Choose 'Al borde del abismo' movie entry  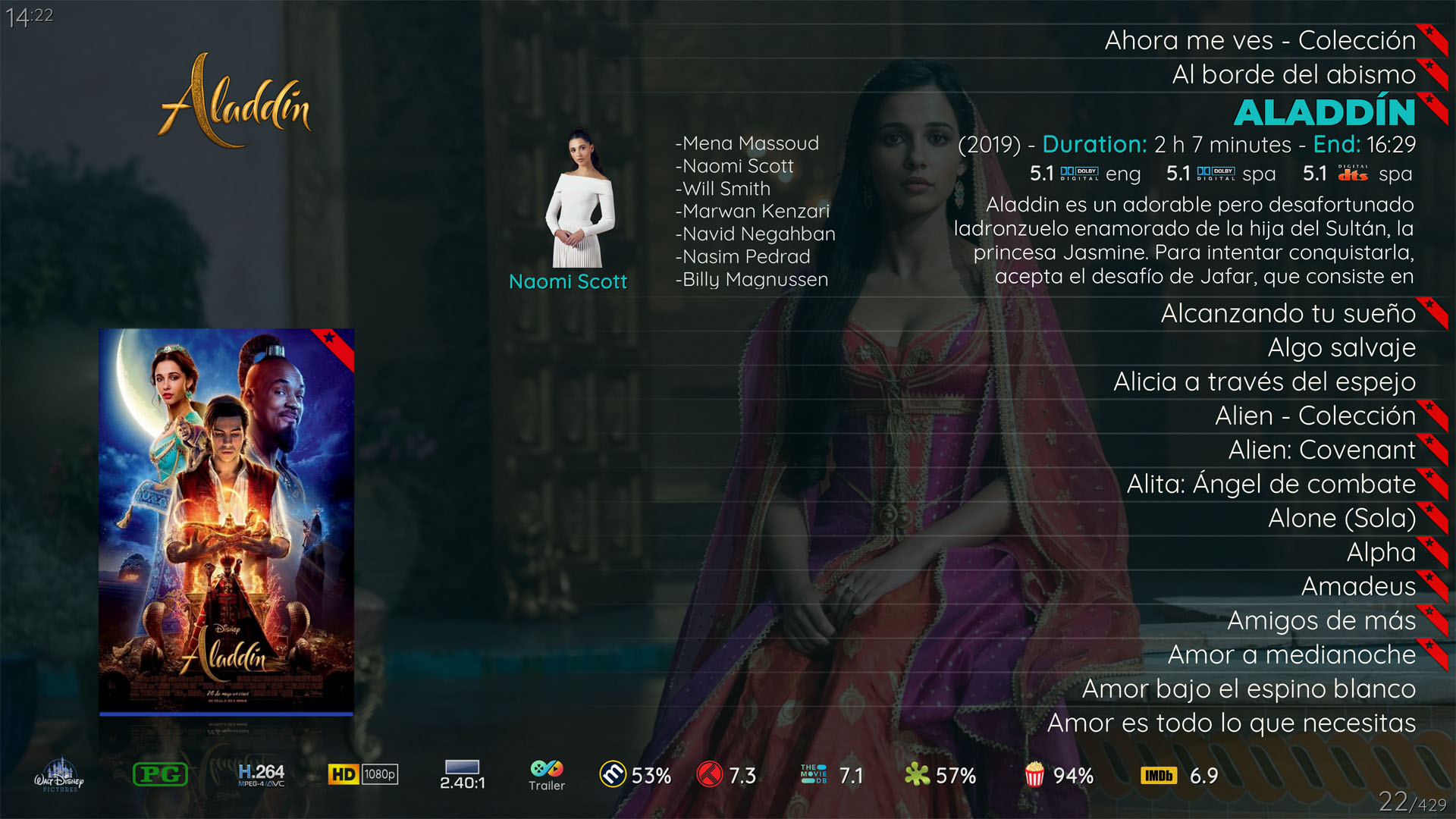pos(1293,74)
